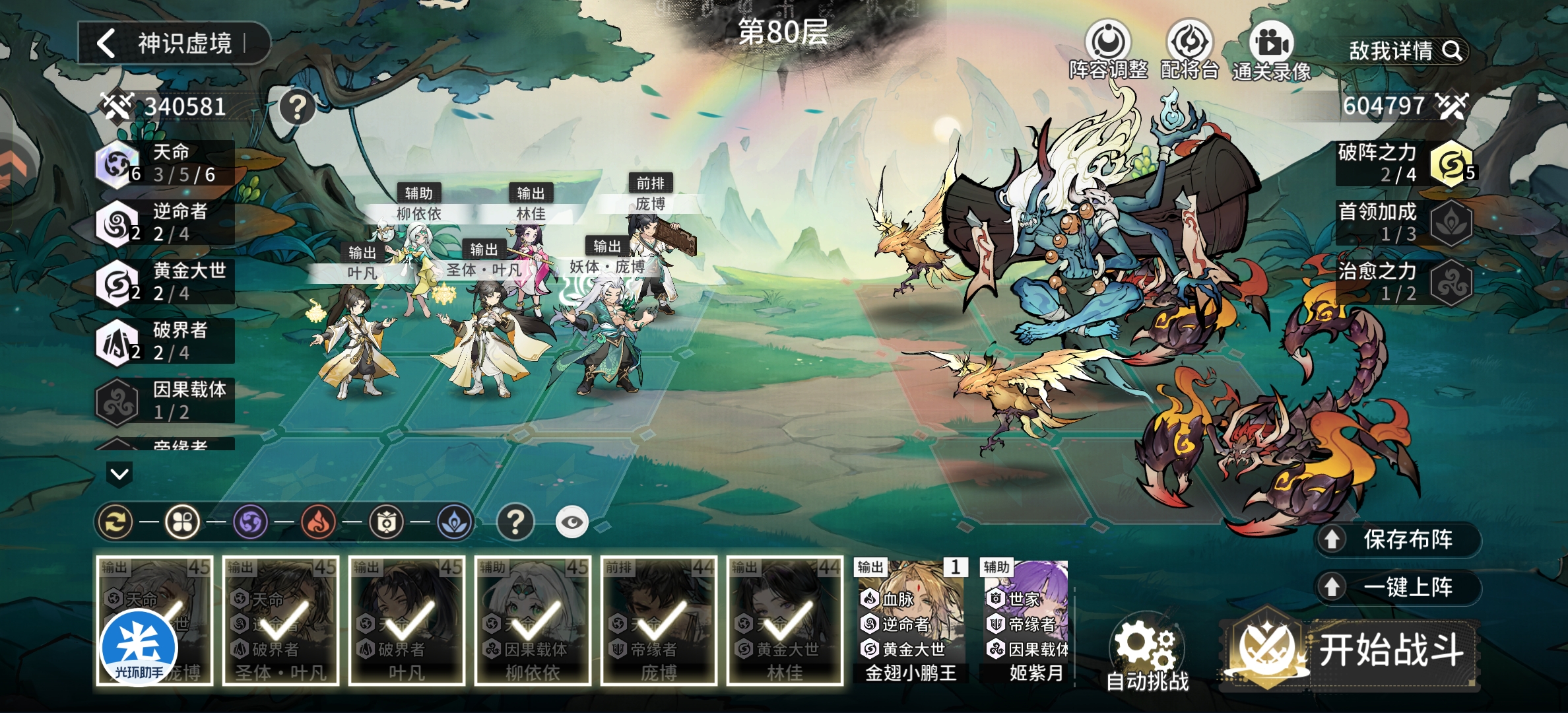Open the 配将台 panel
Screen dimensions: 1568x713
pos(1189,50)
